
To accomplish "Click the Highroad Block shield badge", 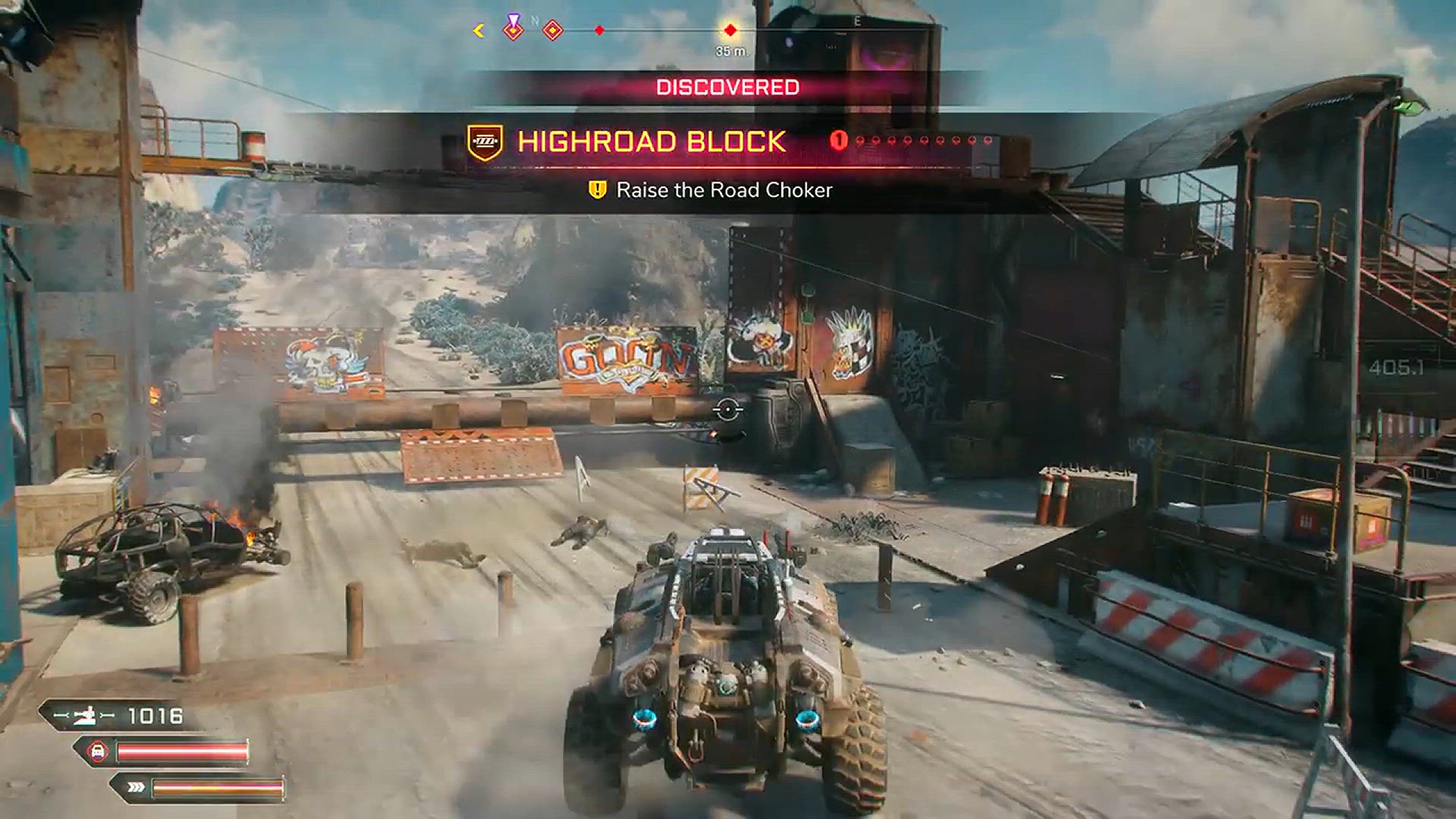I will [x=485, y=142].
